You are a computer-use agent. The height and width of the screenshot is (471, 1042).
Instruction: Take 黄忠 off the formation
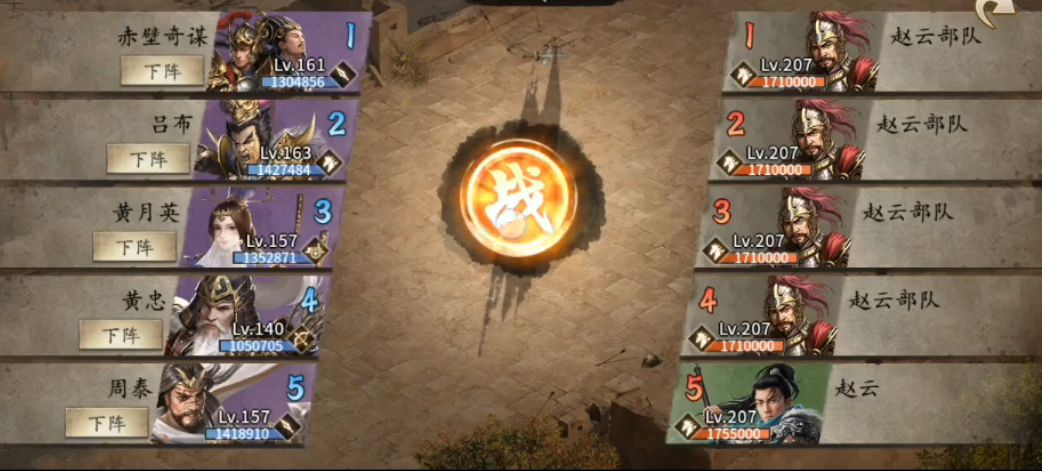(120, 334)
